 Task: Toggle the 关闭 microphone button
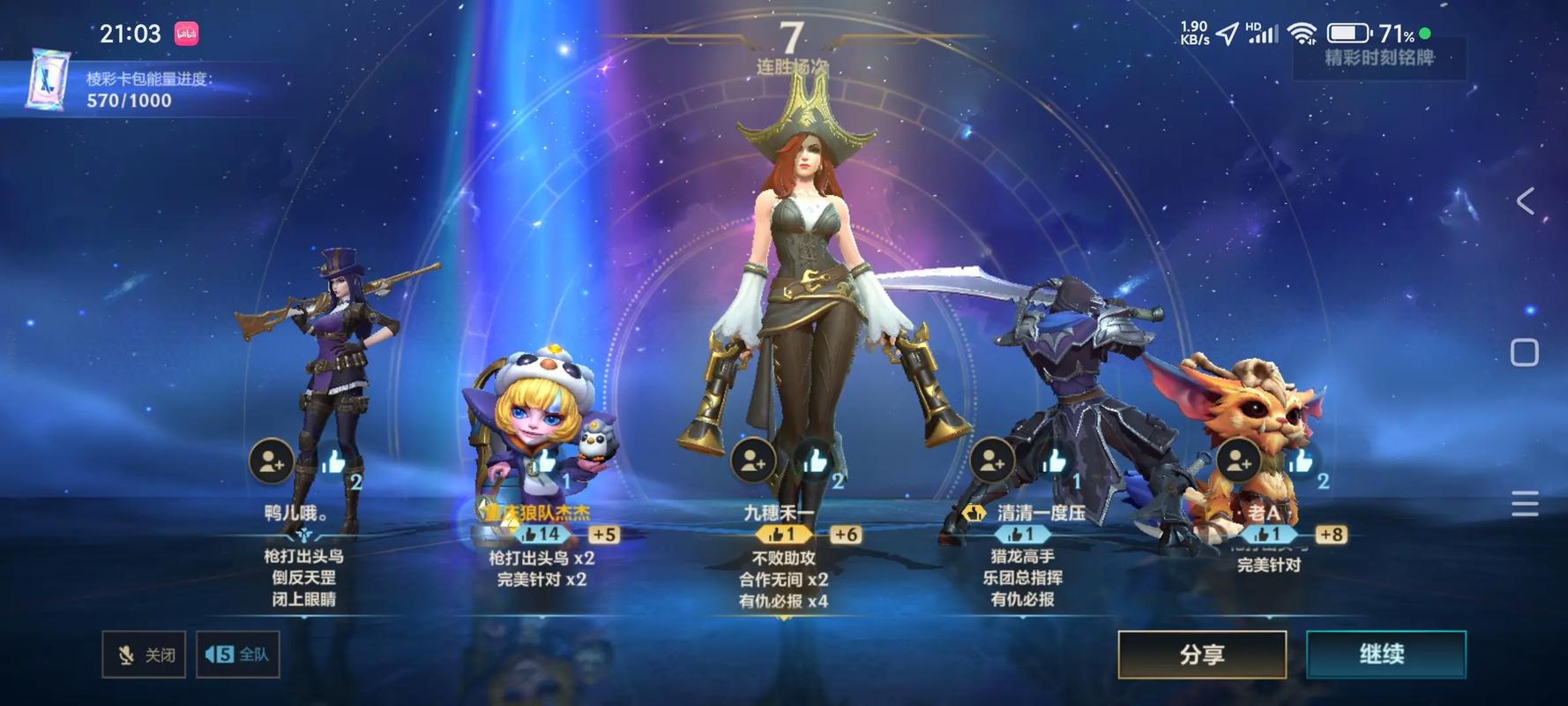click(x=144, y=654)
